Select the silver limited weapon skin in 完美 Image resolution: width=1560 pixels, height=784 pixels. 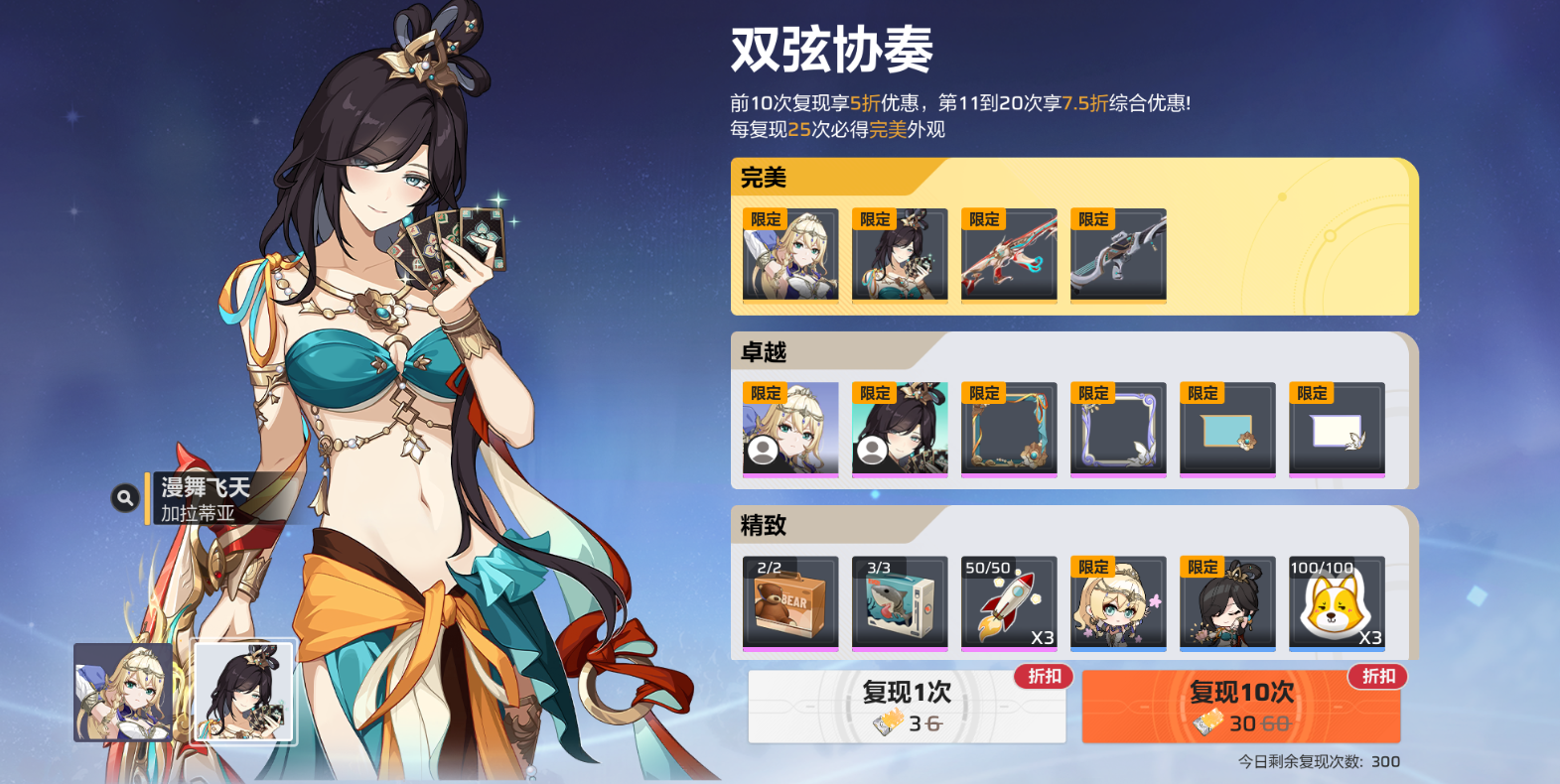[x=1117, y=256]
